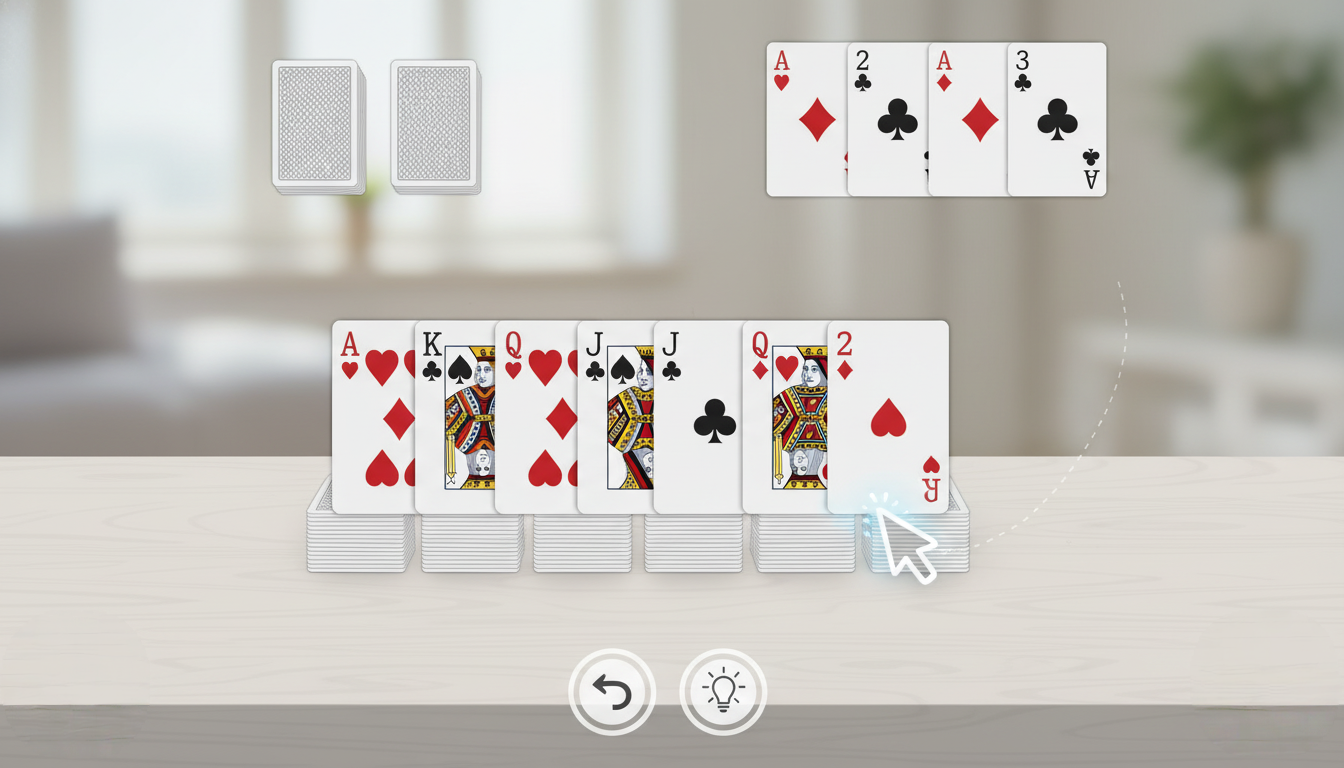The height and width of the screenshot is (768, 1344).
Task: Click the stack beneath the Queen of Hearts
Action: (570, 545)
